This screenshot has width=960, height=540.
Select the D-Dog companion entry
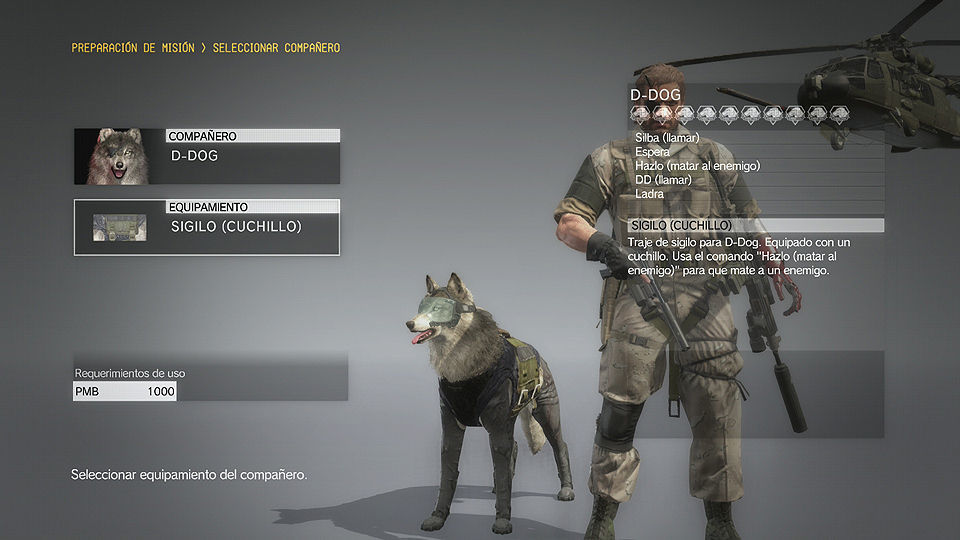click(251, 156)
